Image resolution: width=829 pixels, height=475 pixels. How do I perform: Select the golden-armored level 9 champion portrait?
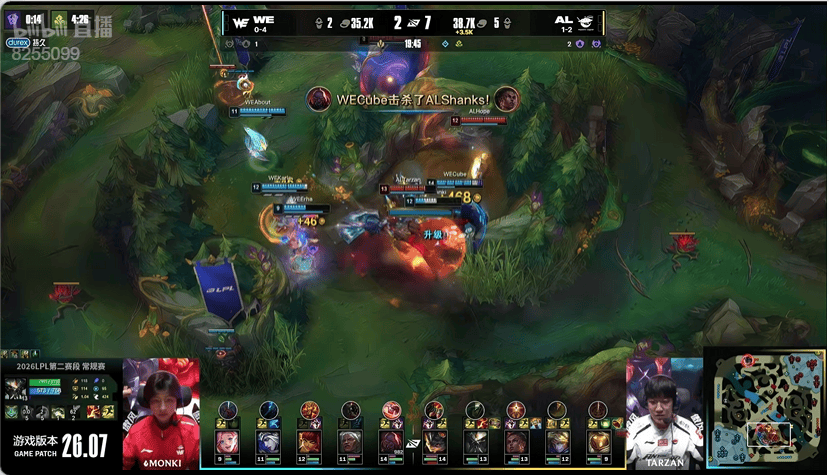(598, 443)
